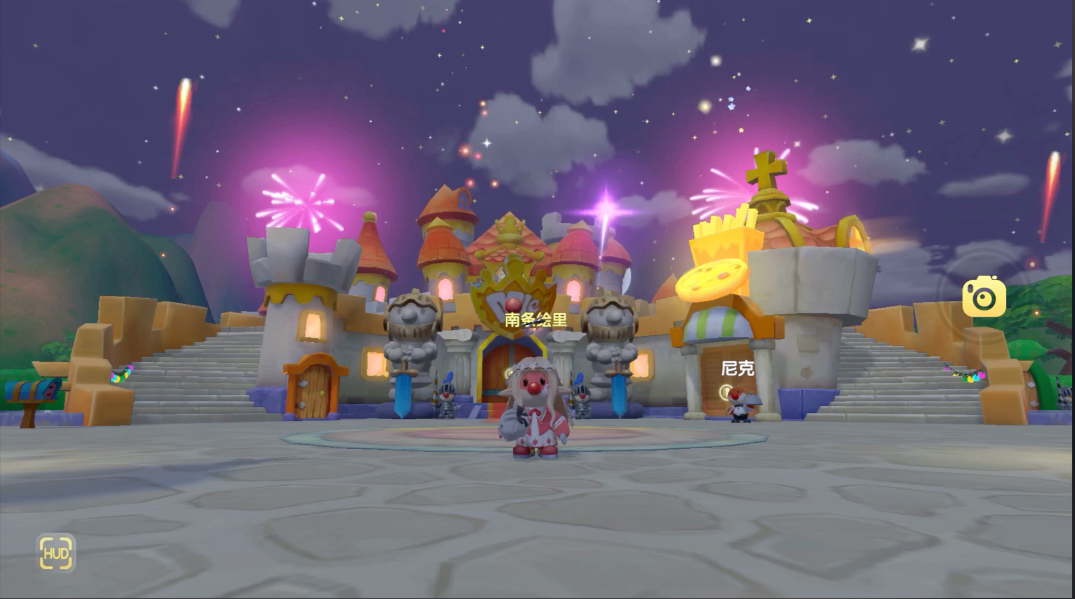1075x599 pixels.
Task: Tap the yellow camera screenshot button
Action: click(983, 296)
